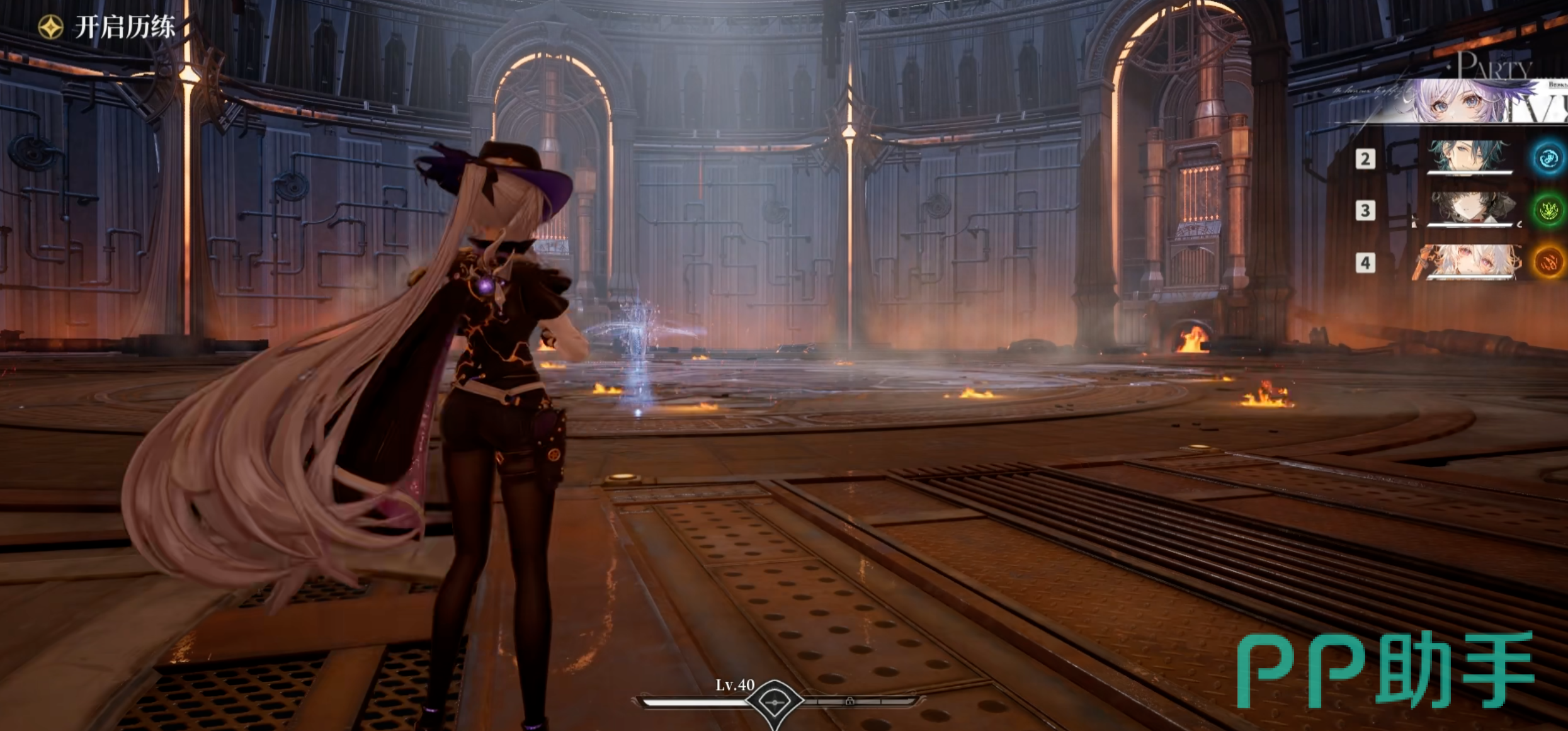Activate the orange claw element skill icon
The image size is (1568, 731).
[x=1548, y=262]
